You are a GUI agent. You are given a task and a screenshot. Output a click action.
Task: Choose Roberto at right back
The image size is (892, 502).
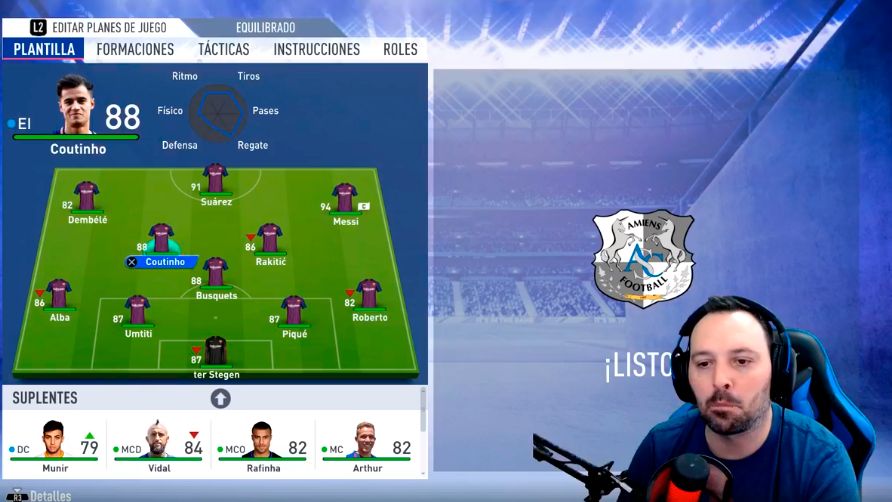(x=369, y=295)
